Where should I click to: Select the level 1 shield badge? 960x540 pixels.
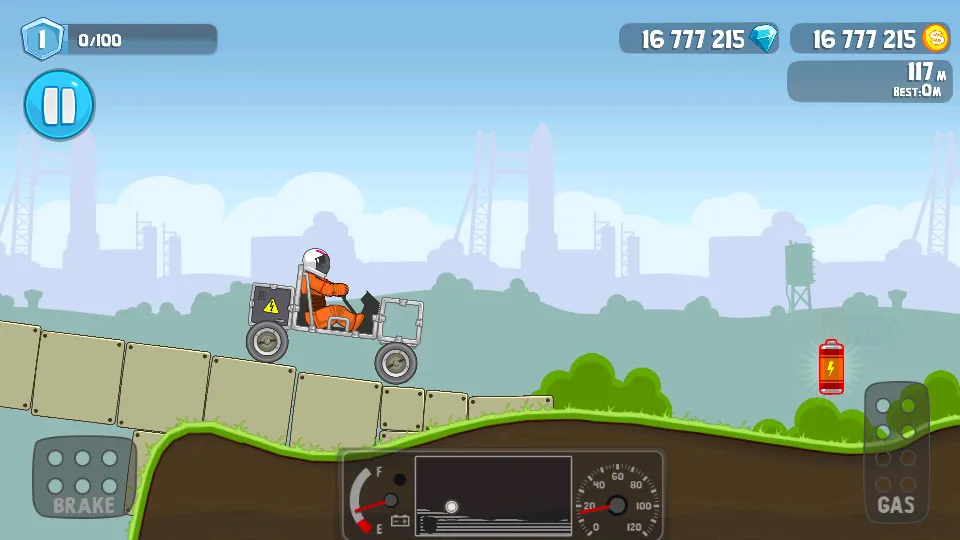(41, 39)
